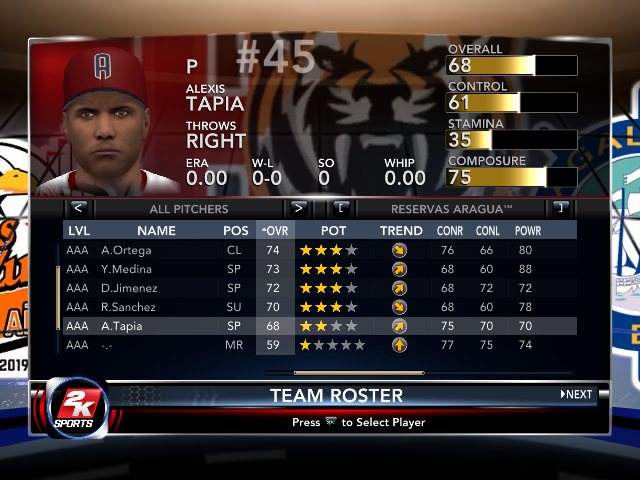Viewport: 640px width, 480px height.
Task: Sort roster by OVR column
Action: (x=274, y=231)
